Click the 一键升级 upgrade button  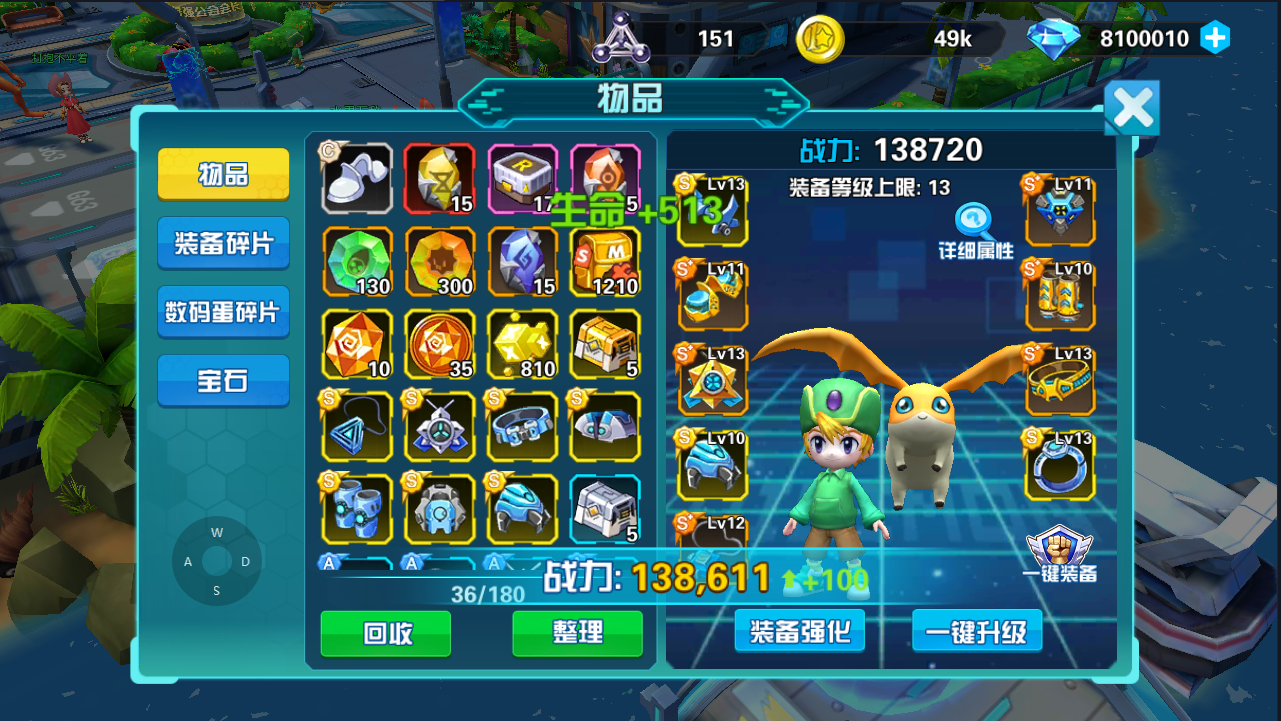pyautogui.click(x=976, y=631)
